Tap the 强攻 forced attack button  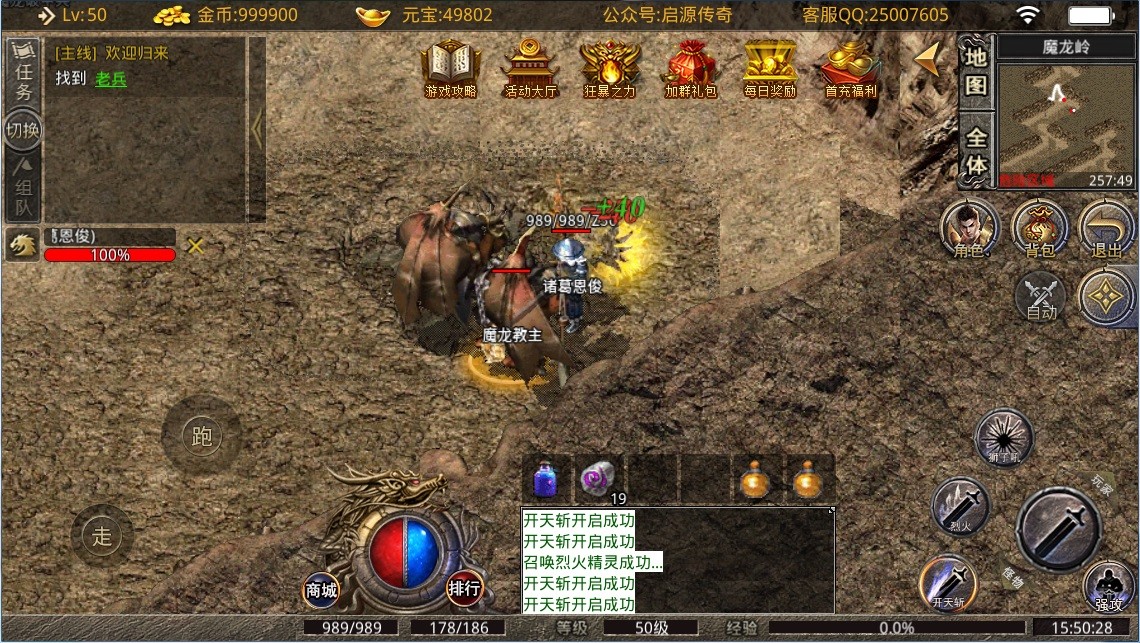[x=1108, y=588]
